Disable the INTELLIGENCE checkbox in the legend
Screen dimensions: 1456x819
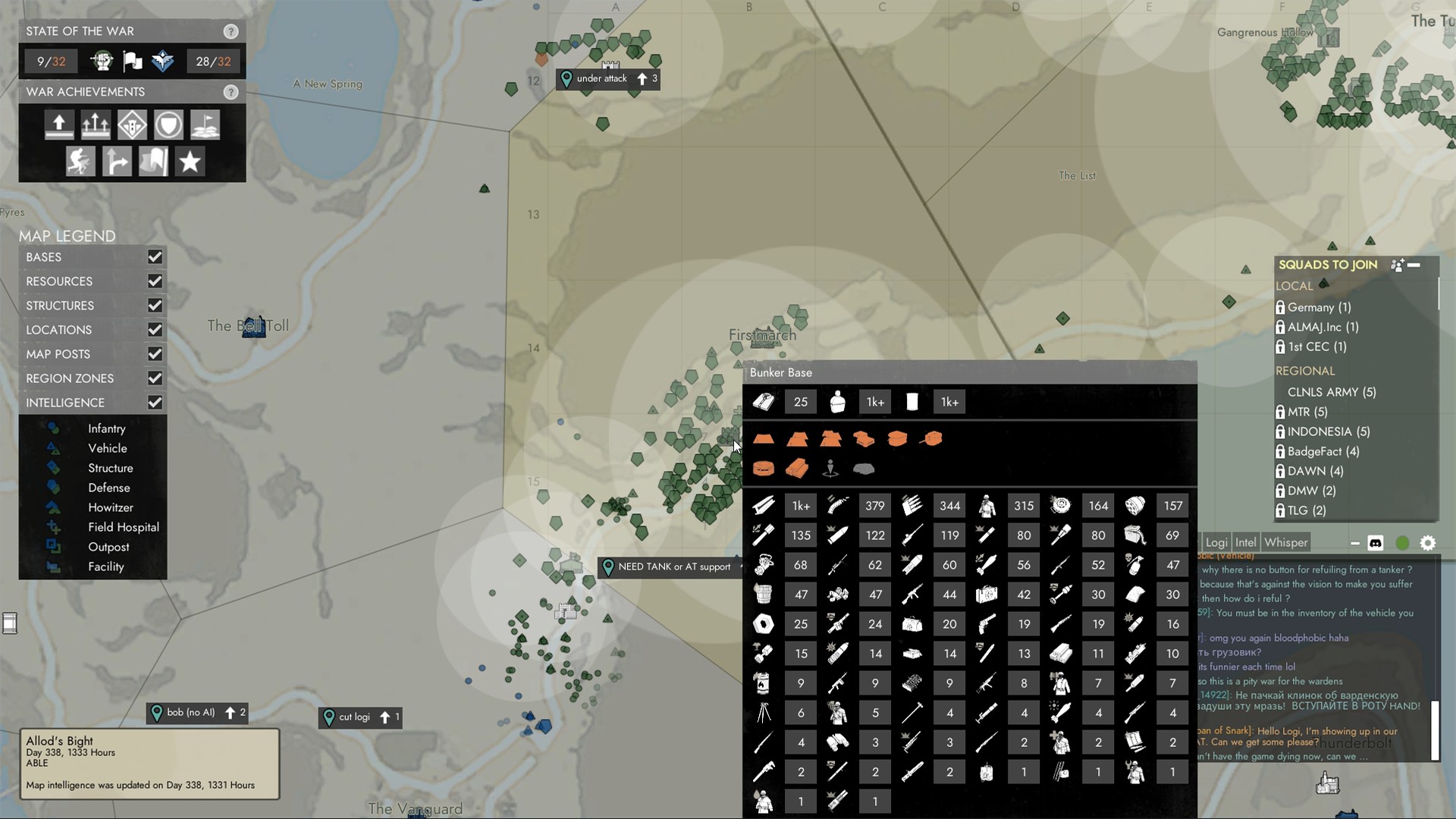point(155,403)
